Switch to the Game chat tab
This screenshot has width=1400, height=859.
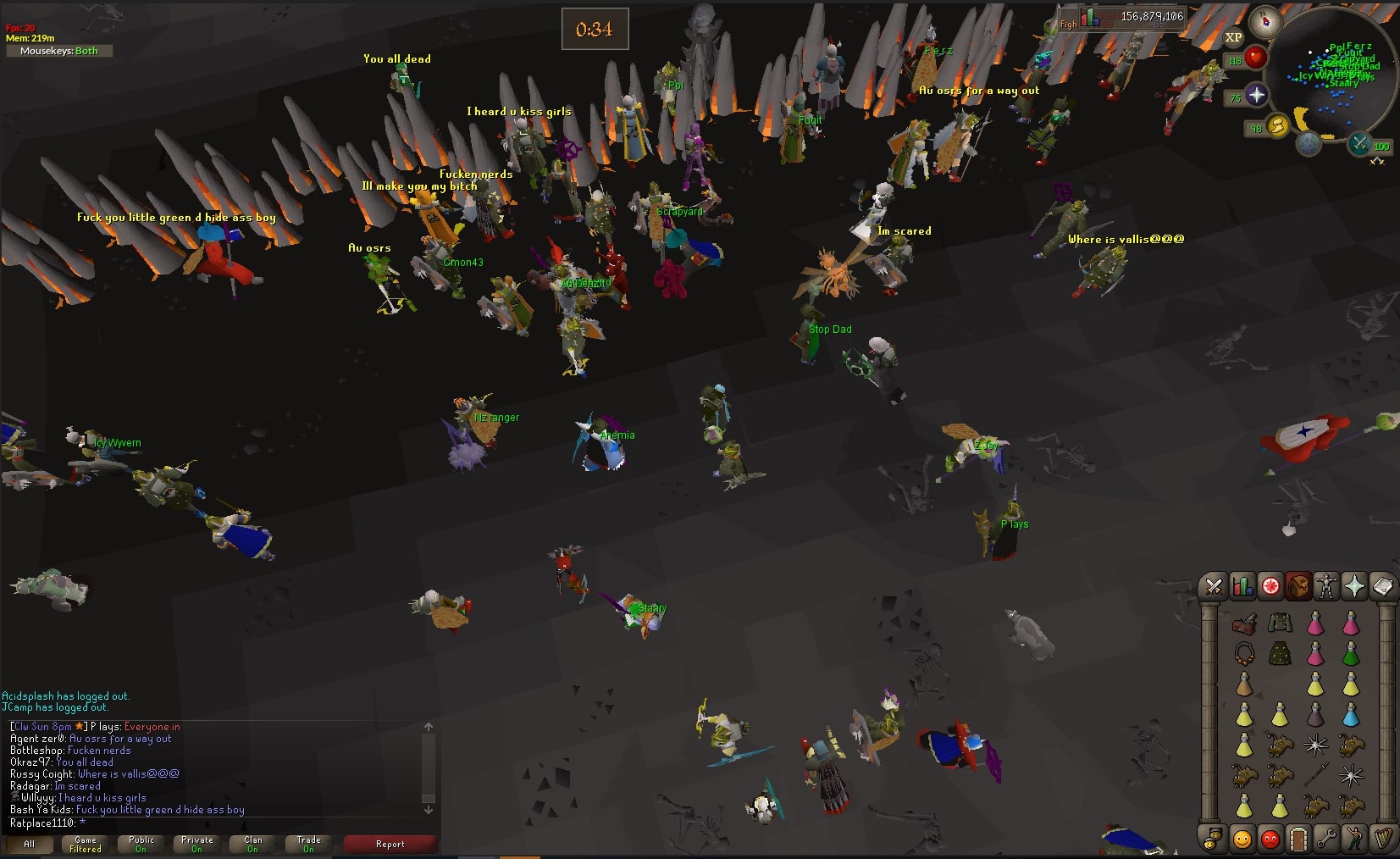(x=84, y=842)
